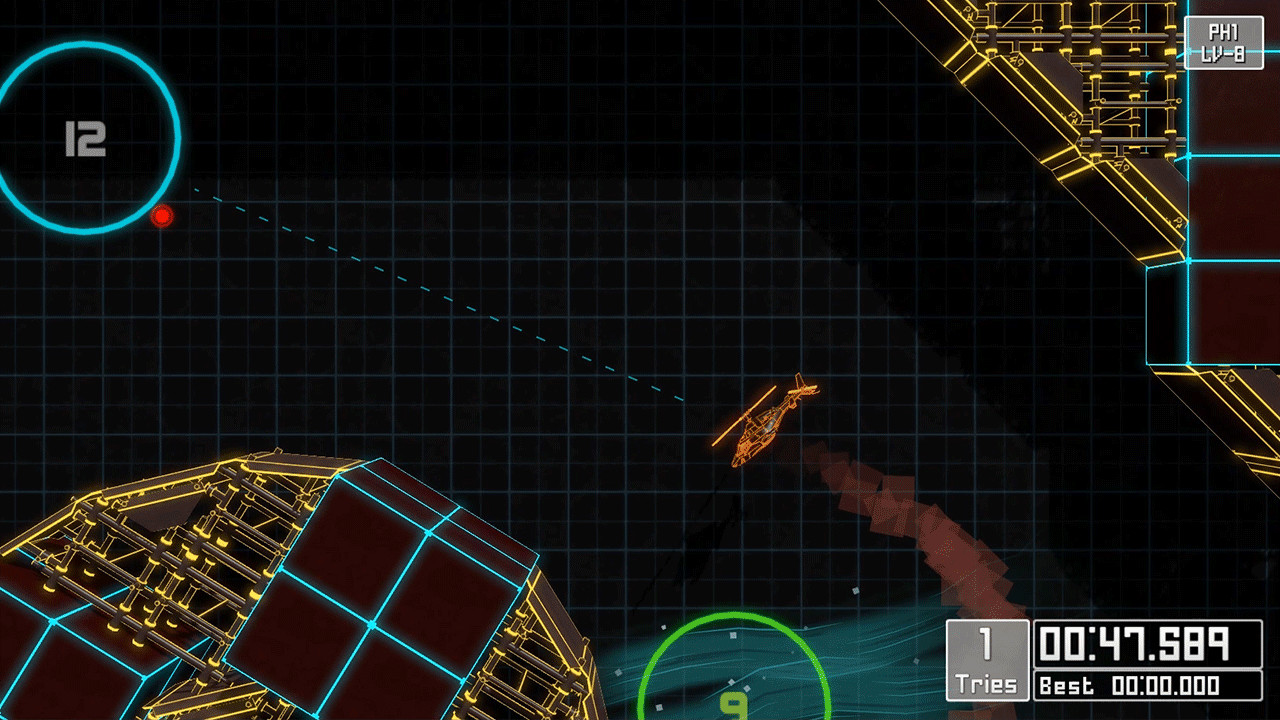Click the red checkpoint dot marker

click(162, 216)
